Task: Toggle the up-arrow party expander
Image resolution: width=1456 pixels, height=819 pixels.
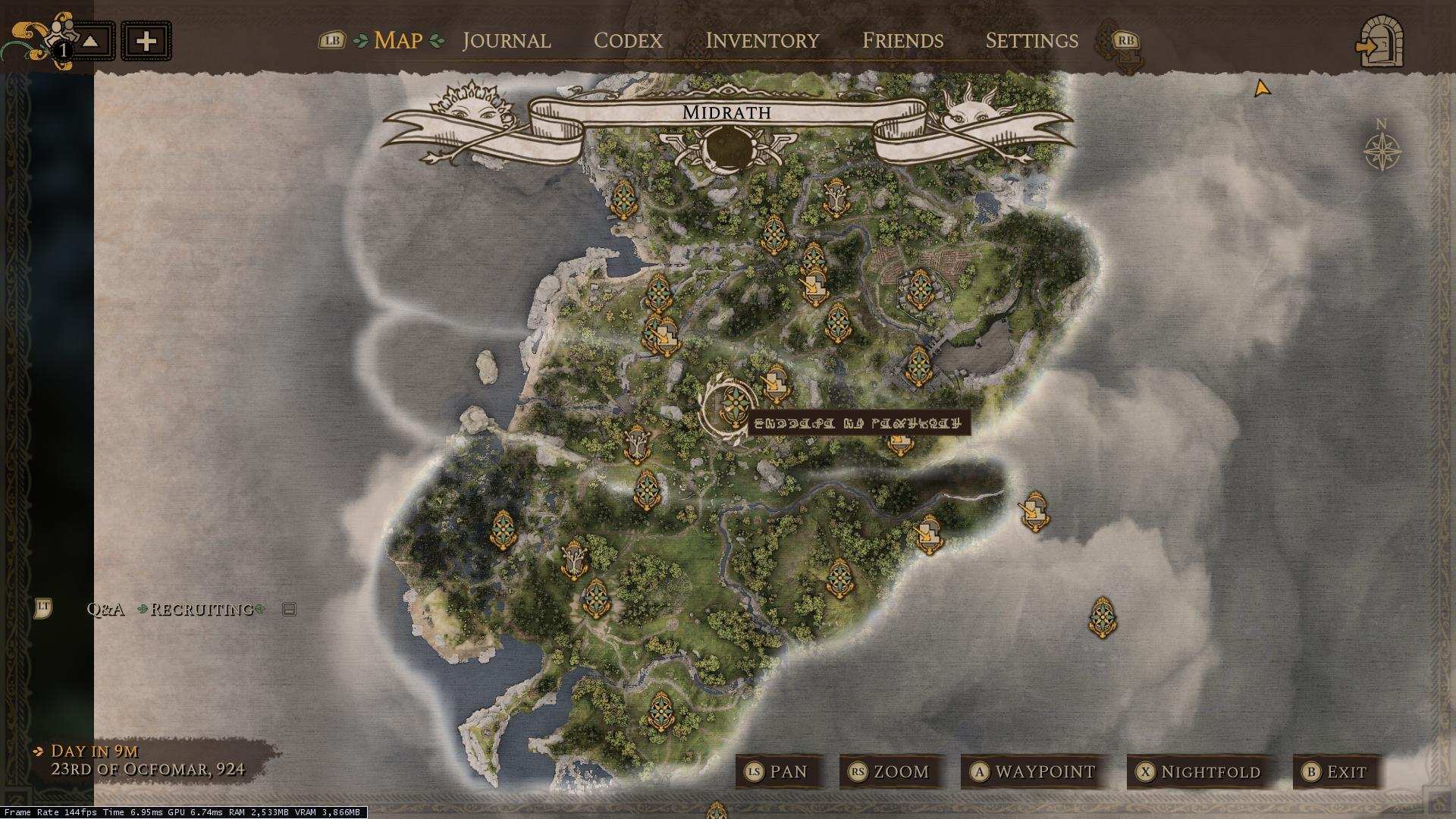Action: (x=90, y=41)
